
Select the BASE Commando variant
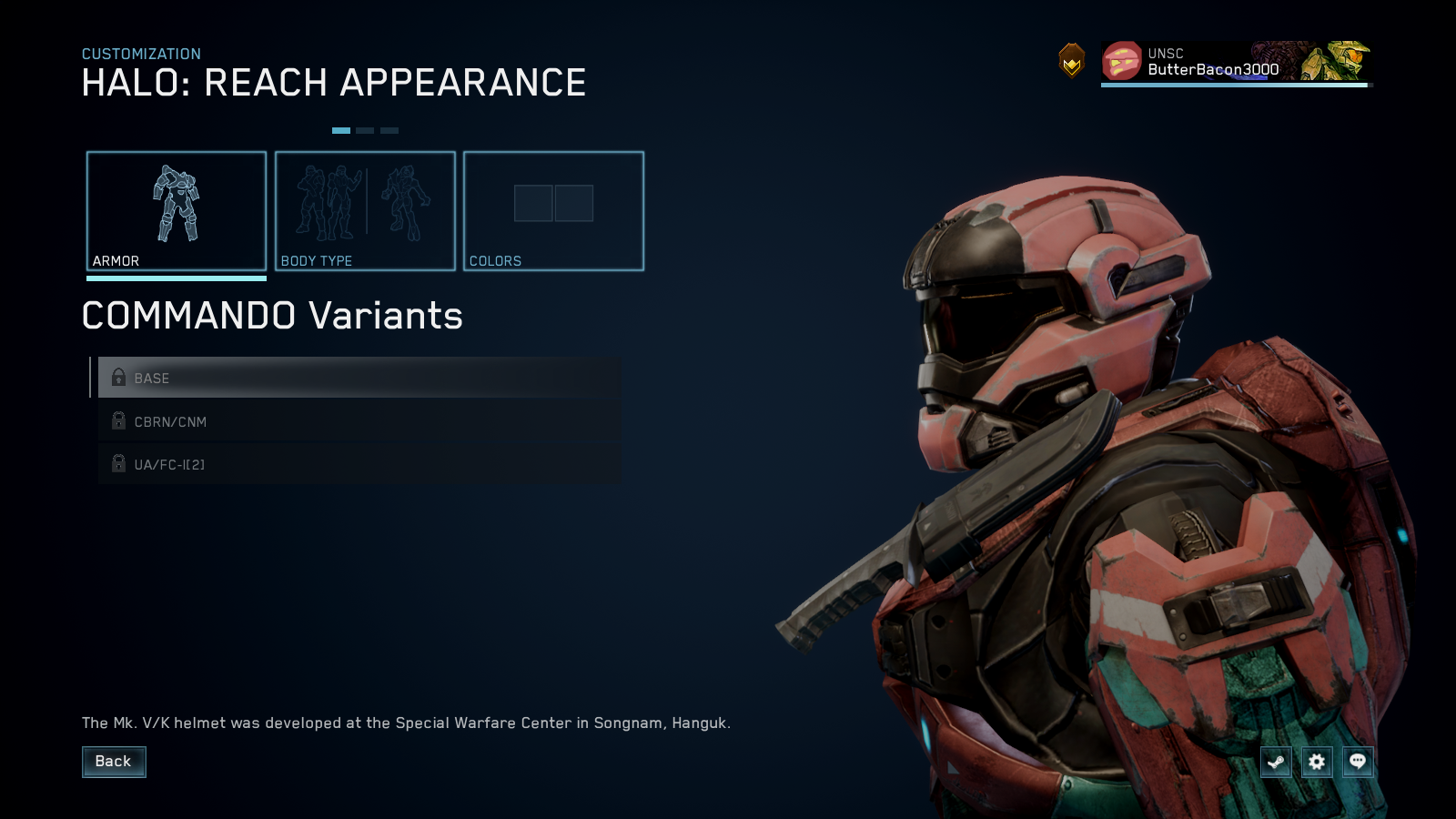355,378
